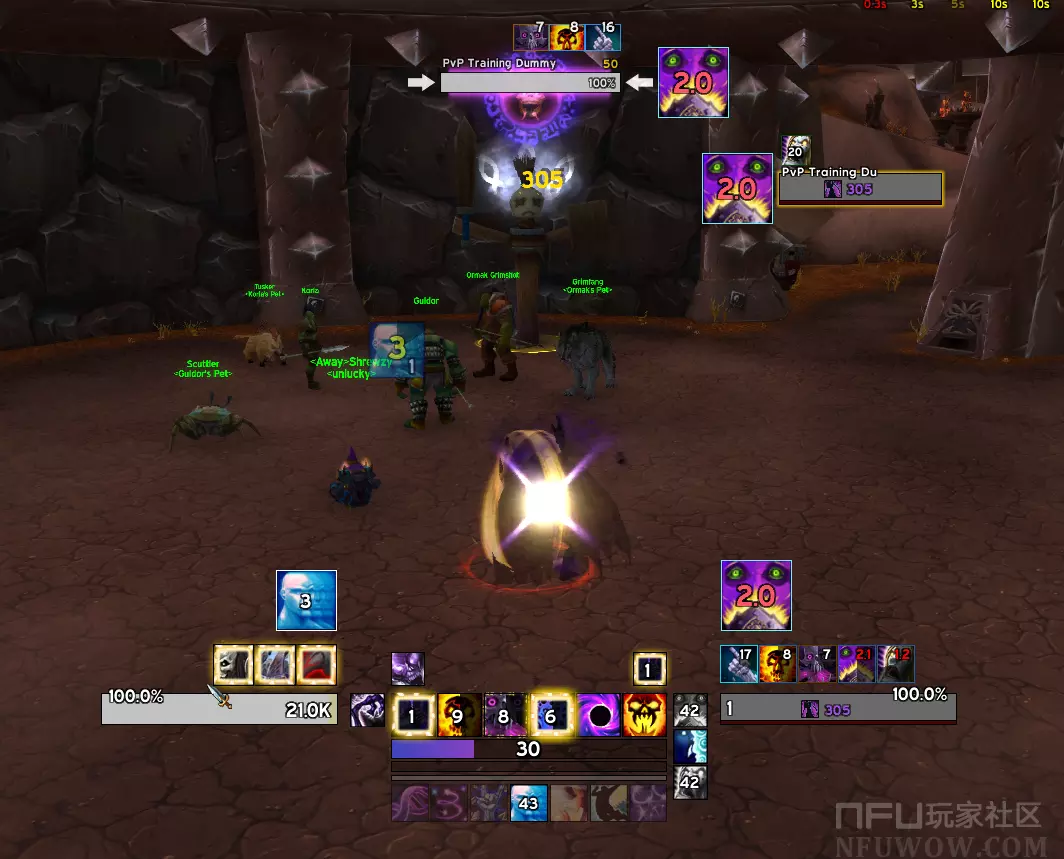The width and height of the screenshot is (1064, 859).
Task: Click the large purple green-eyed face above target frame
Action: coord(756,595)
